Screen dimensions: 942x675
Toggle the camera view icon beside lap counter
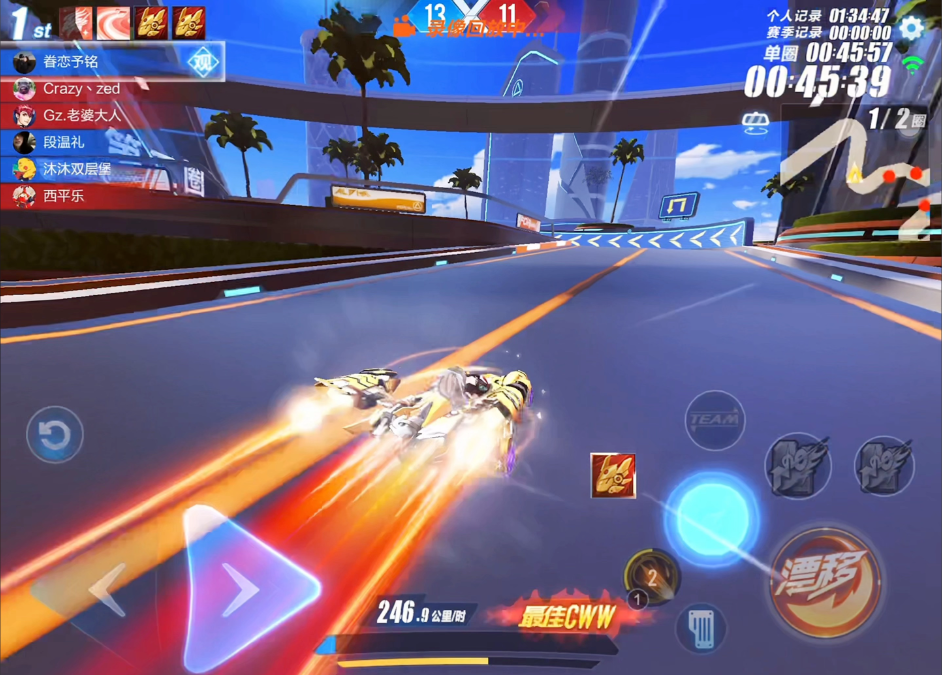(x=754, y=122)
